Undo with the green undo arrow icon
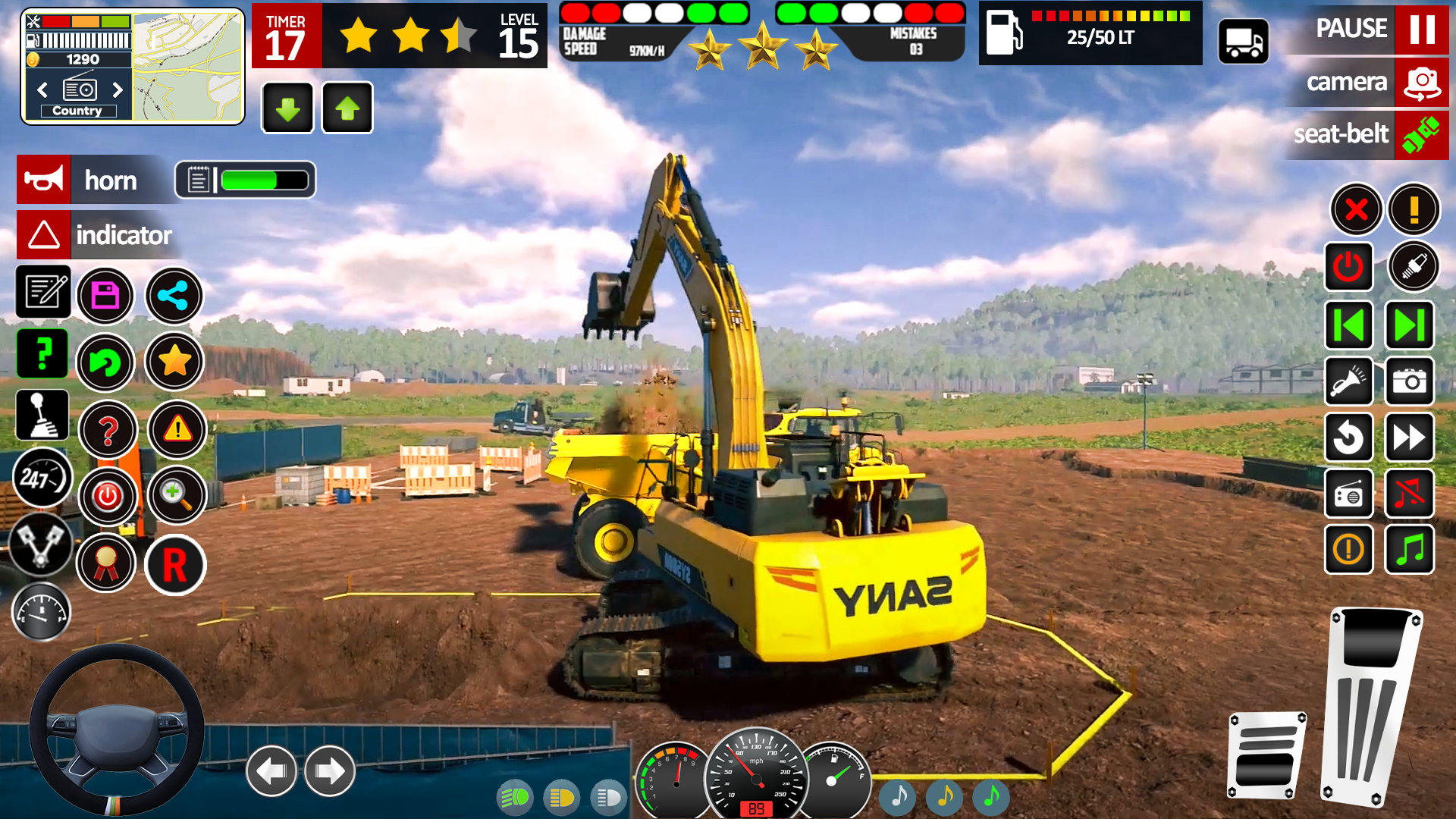Viewport: 1456px width, 819px height. point(106,362)
